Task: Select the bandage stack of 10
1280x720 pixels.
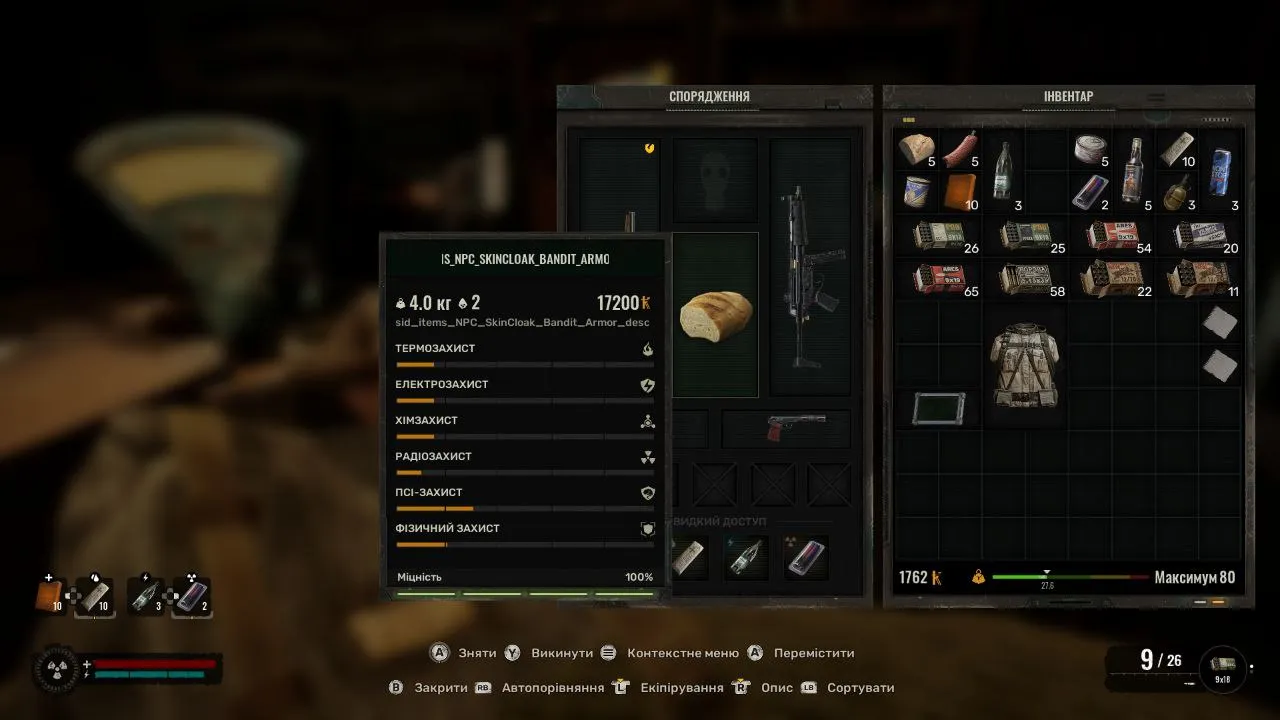Action: 1177,150
